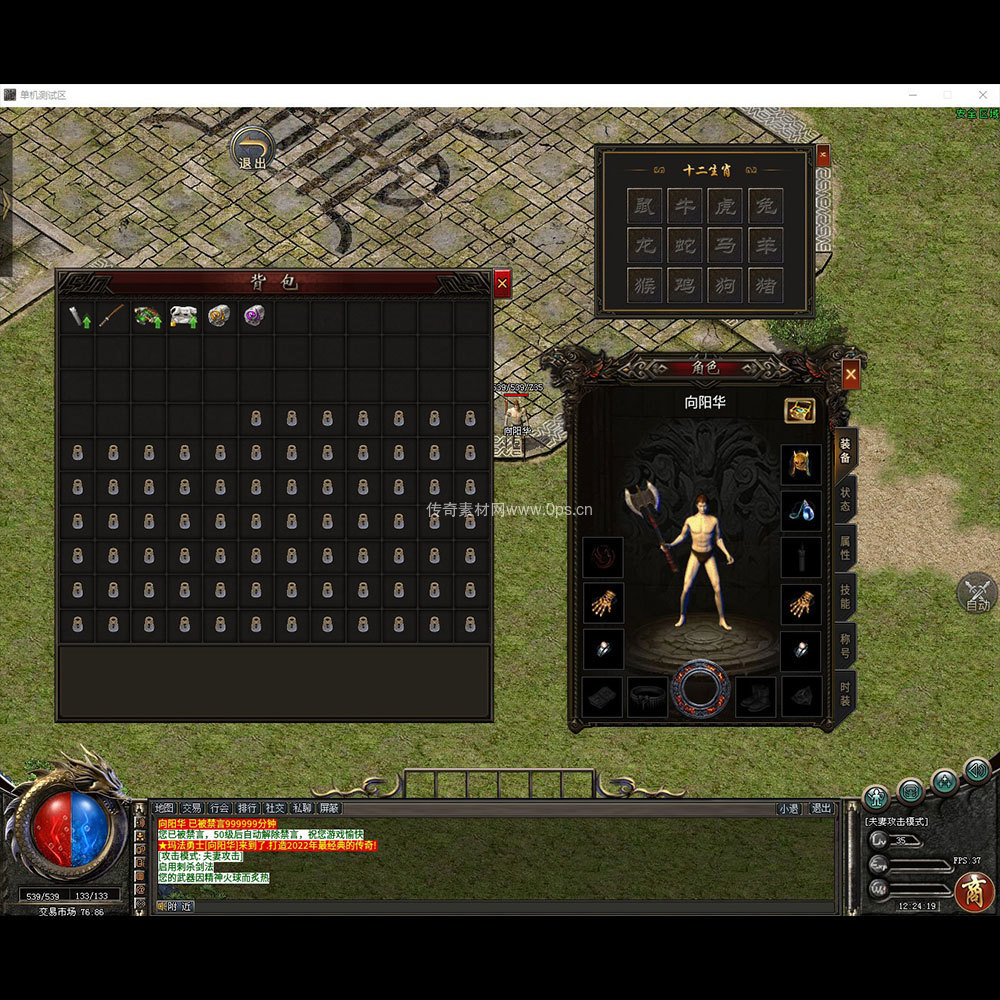
Task: Close the 背包 backpack window
Action: (x=502, y=284)
